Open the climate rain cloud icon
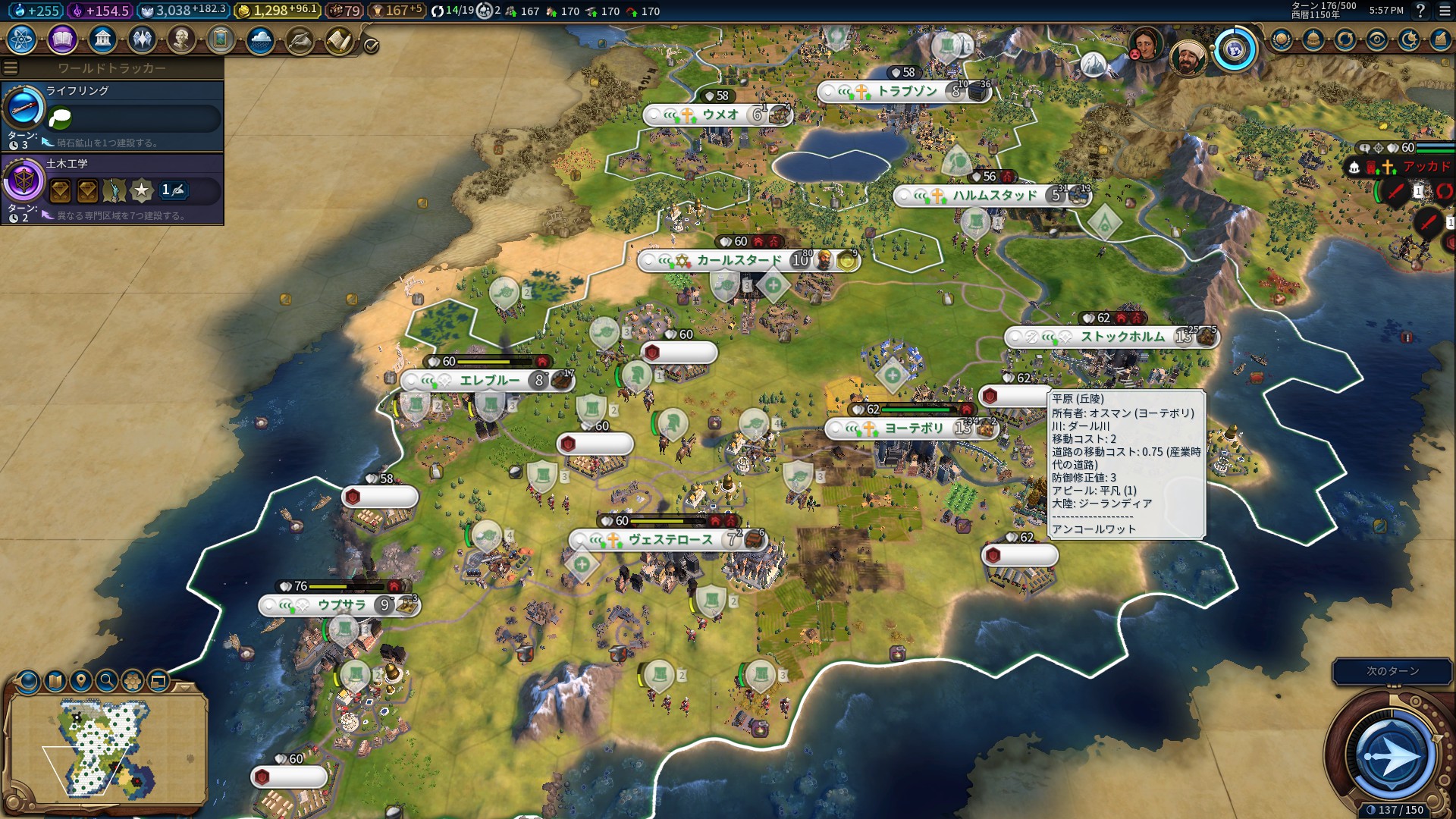This screenshot has width=1456, height=819. 260,39
